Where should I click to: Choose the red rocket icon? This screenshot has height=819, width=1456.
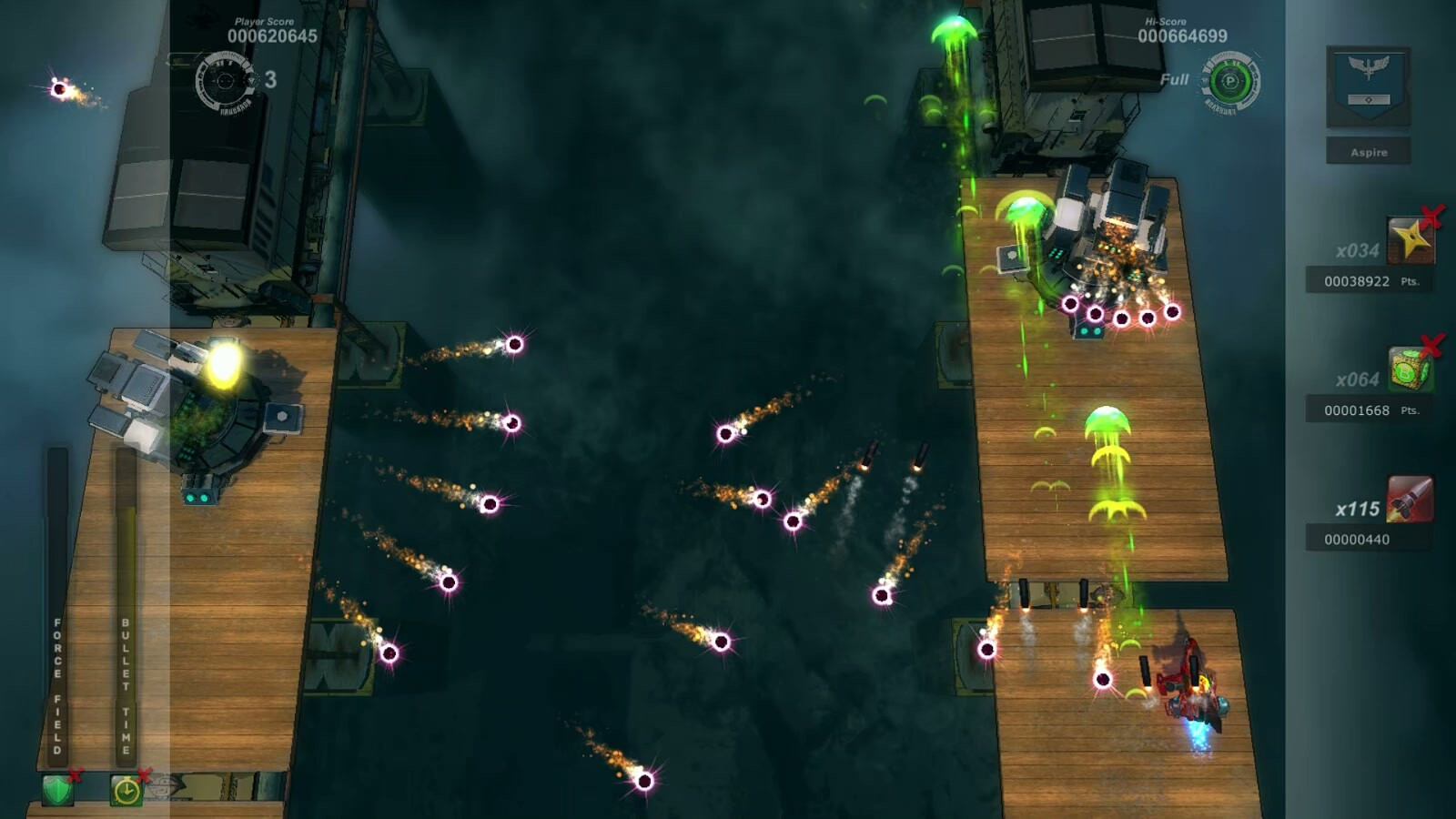[1410, 500]
